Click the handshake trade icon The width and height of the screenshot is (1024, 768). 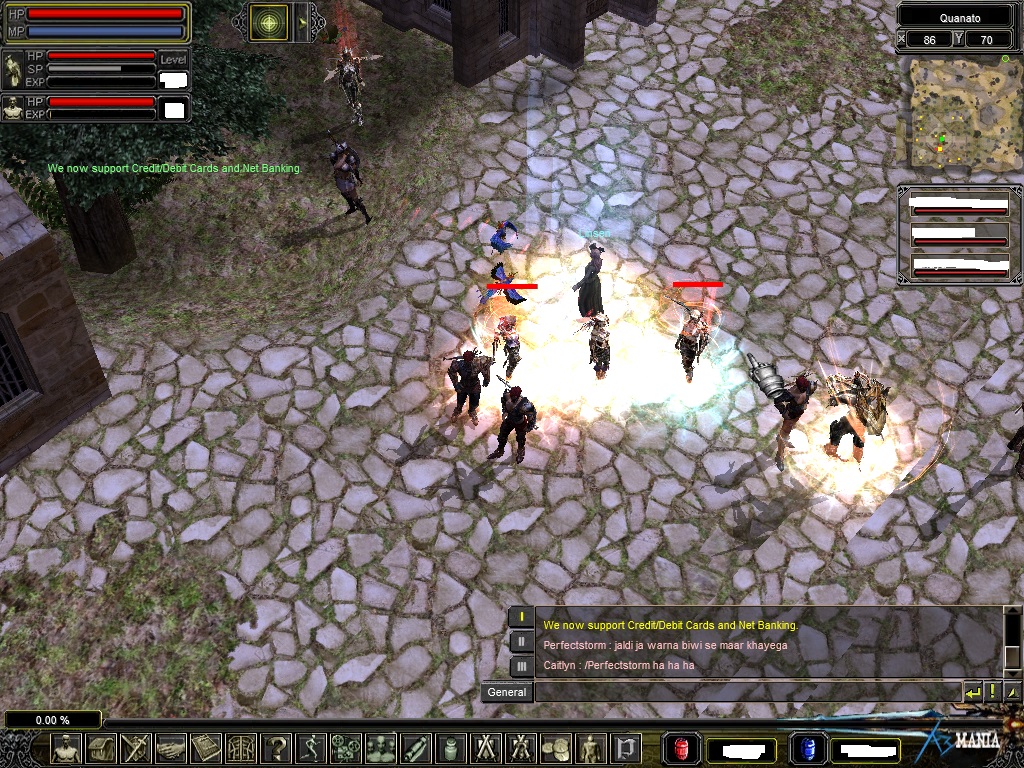click(x=171, y=747)
